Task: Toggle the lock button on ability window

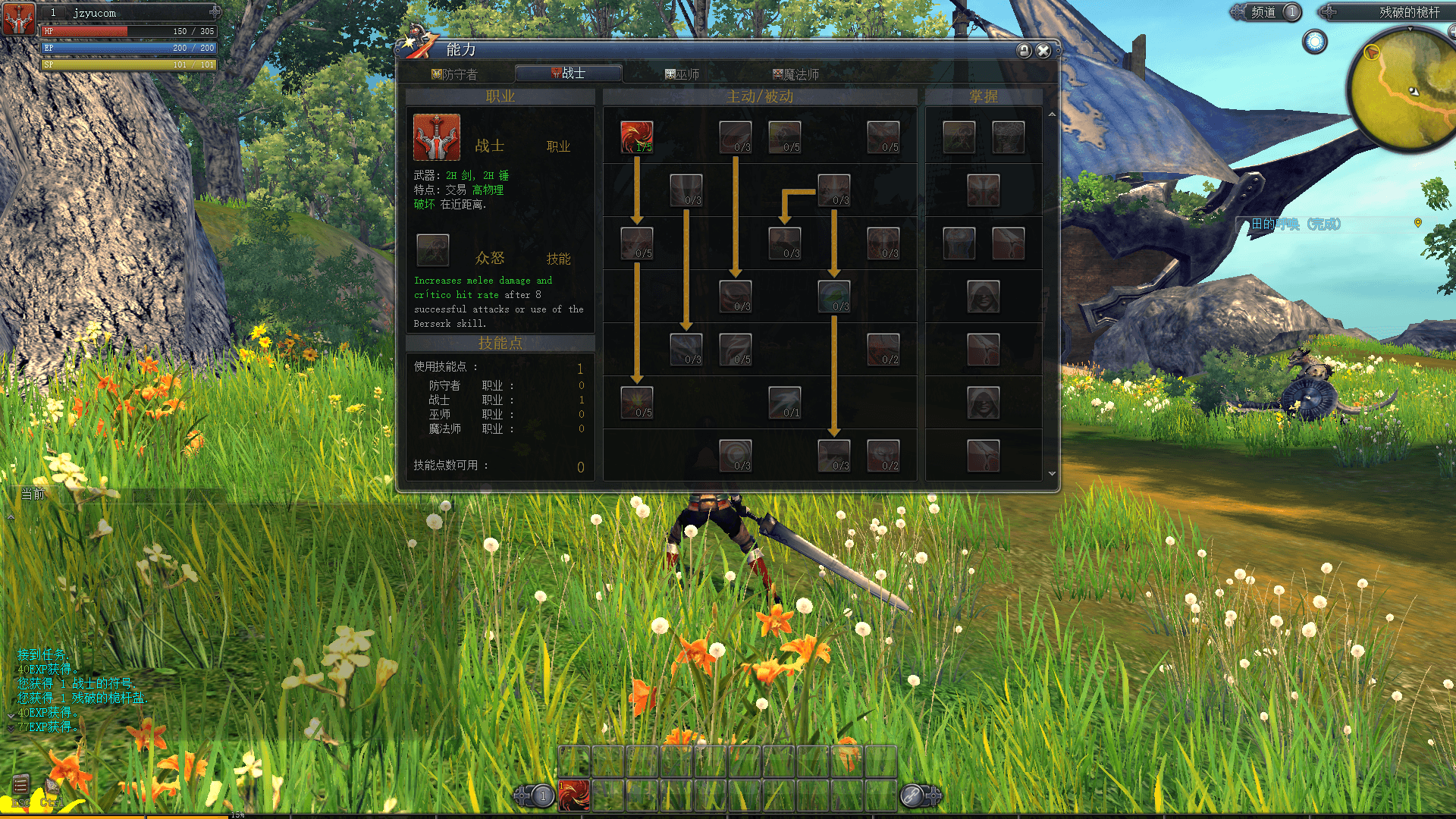Action: (x=1024, y=51)
